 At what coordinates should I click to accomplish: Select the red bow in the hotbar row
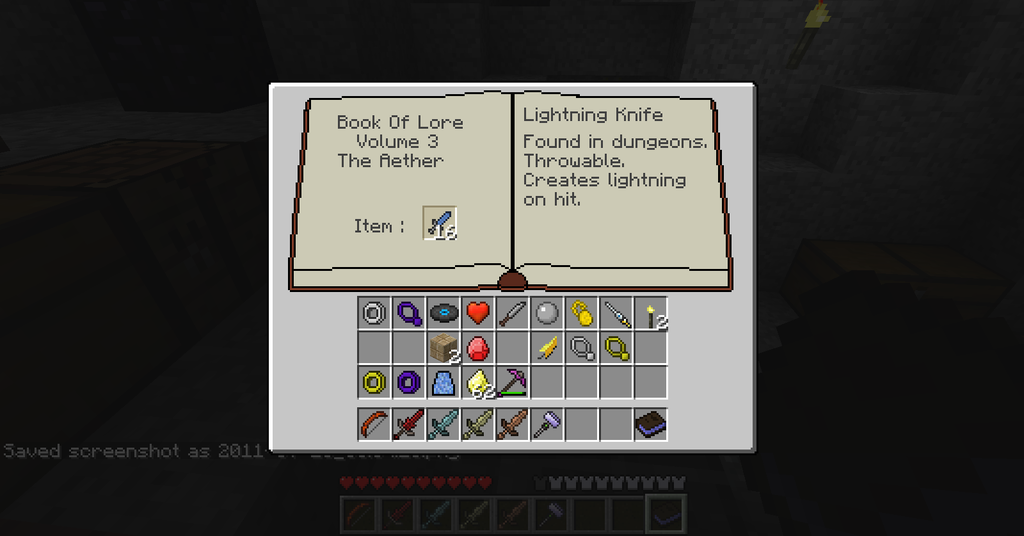click(x=374, y=424)
